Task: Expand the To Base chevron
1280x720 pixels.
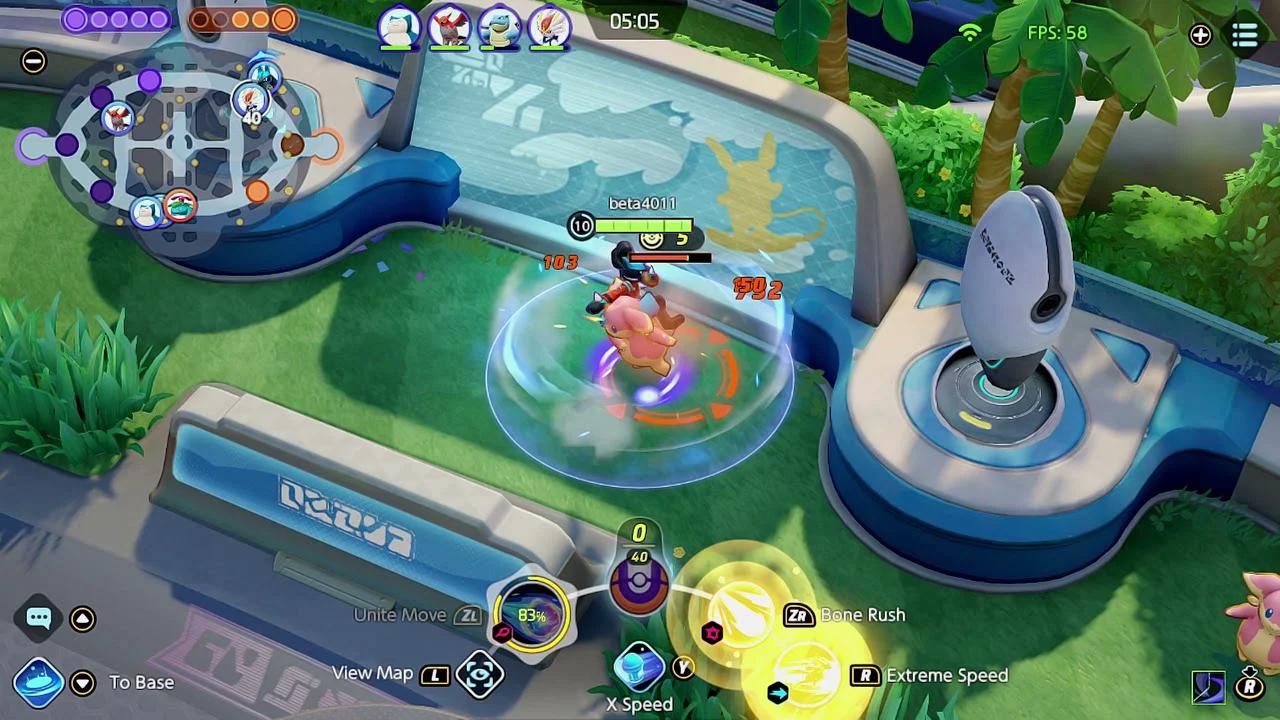Action: (x=83, y=681)
